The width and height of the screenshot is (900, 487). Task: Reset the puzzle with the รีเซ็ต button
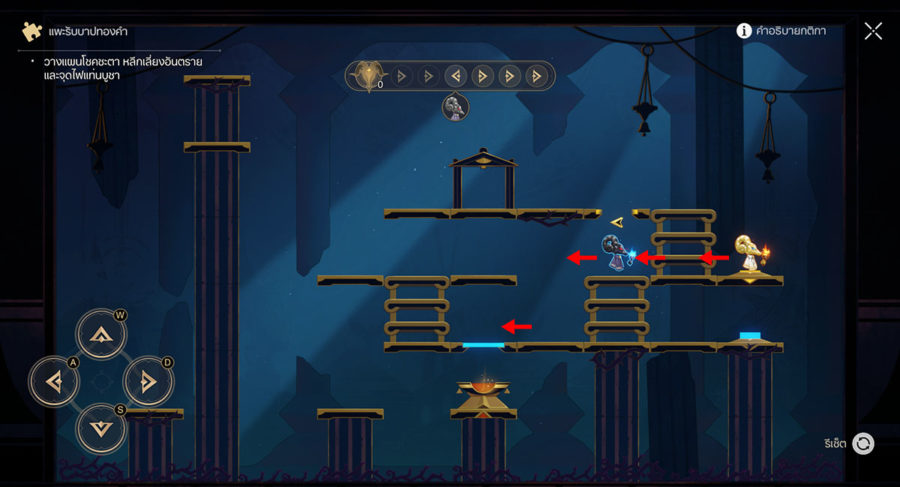coord(862,443)
